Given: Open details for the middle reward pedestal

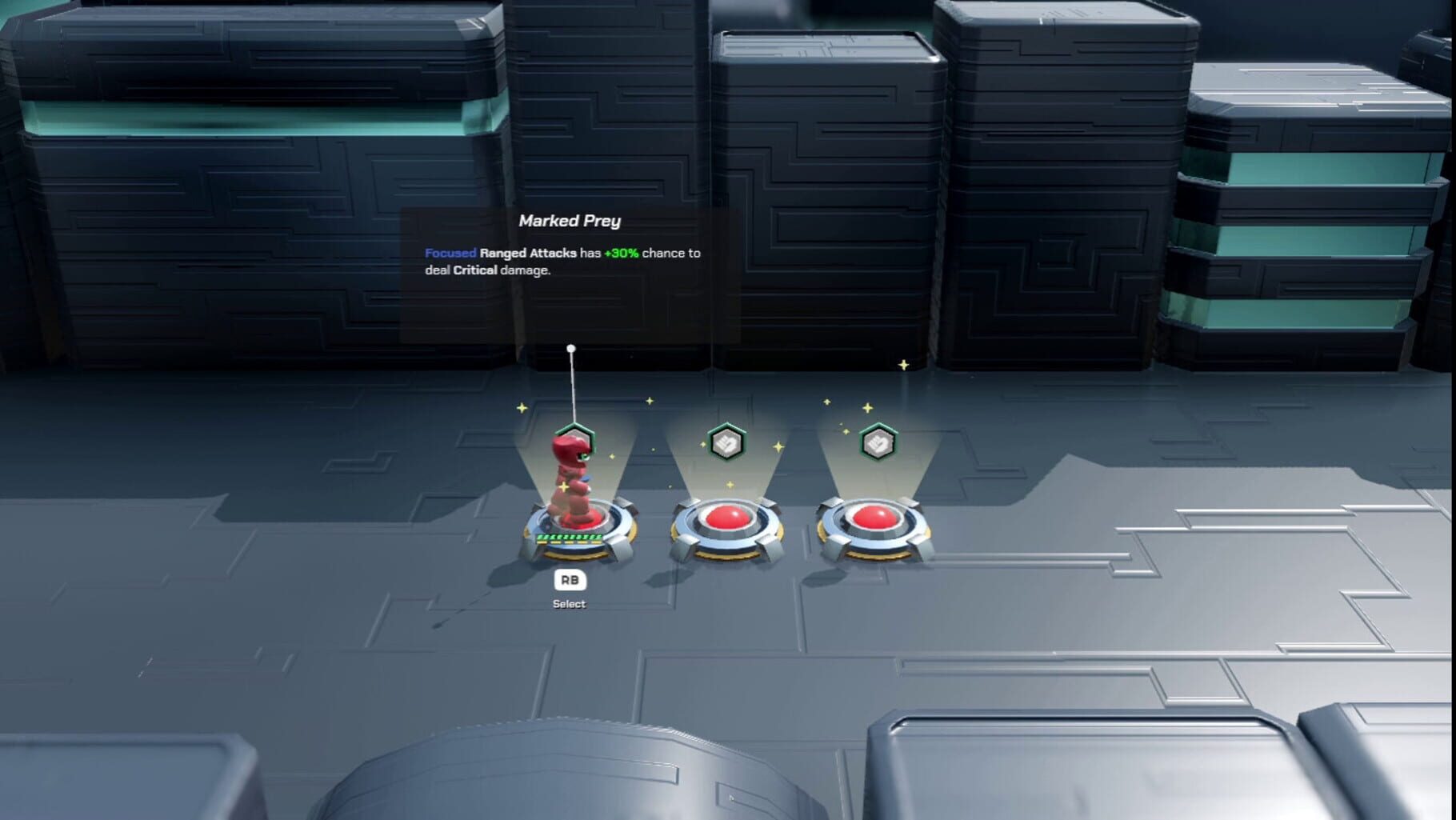Looking at the screenshot, I should tap(728, 532).
